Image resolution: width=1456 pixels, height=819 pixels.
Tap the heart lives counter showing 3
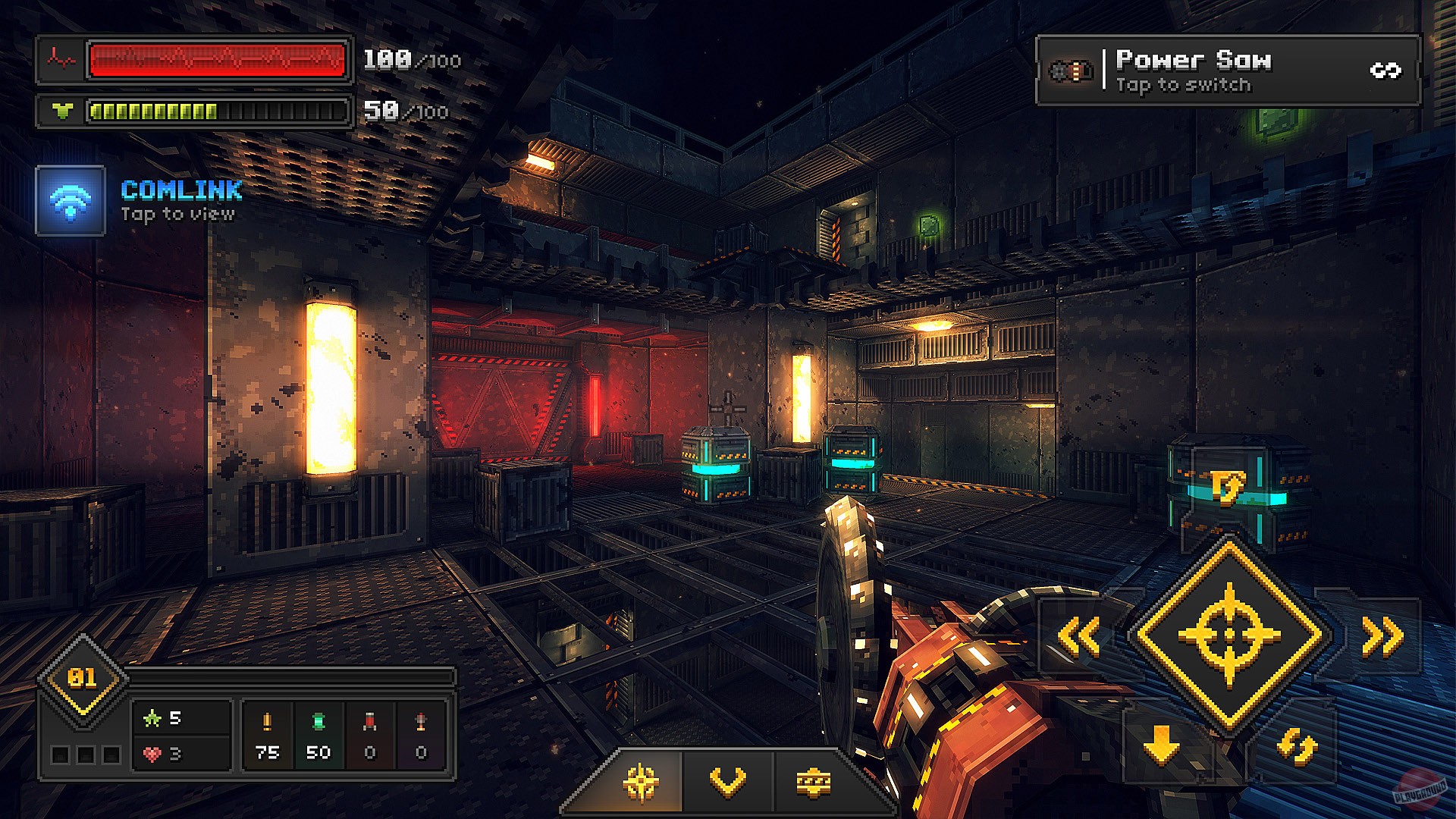[x=161, y=753]
